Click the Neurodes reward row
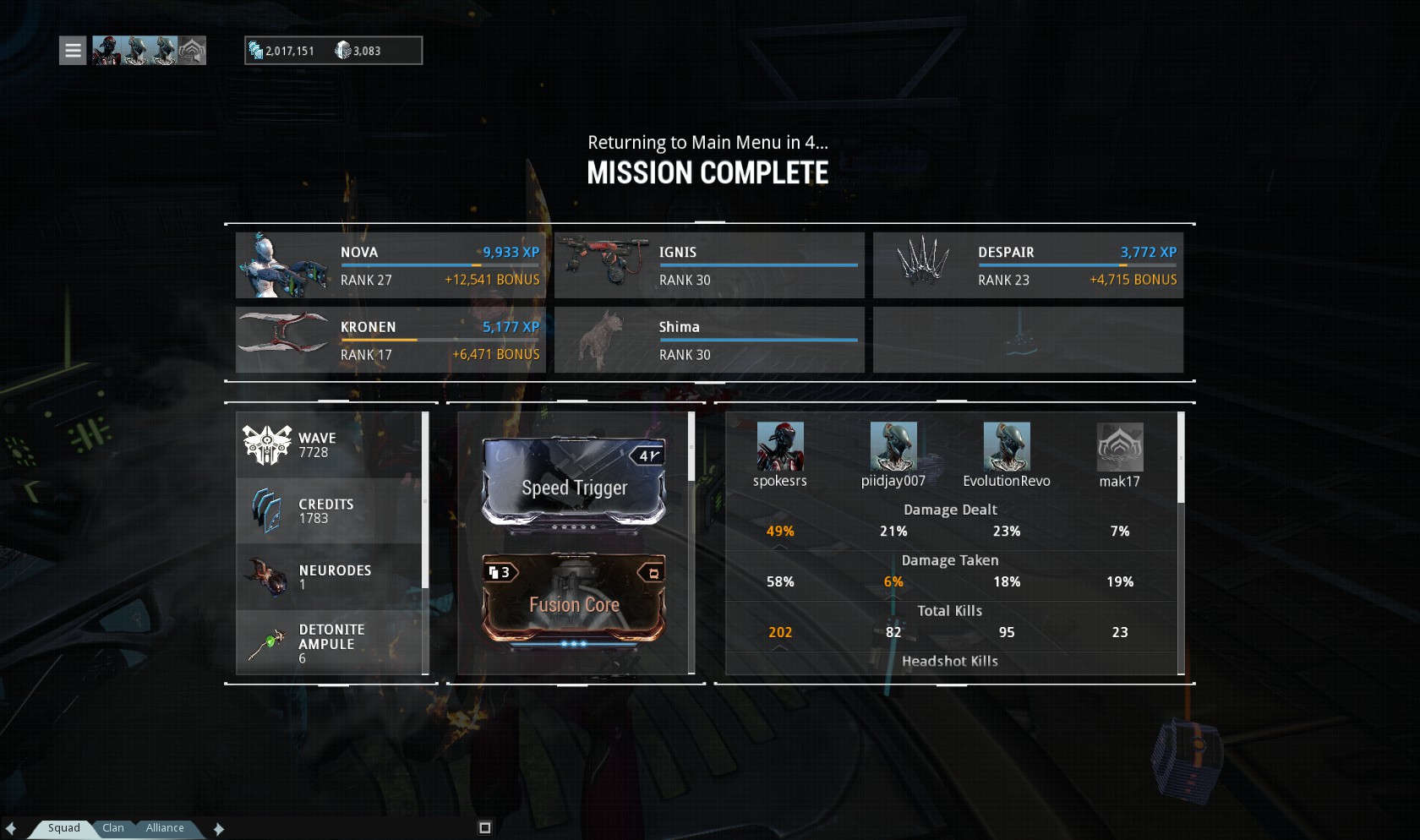The height and width of the screenshot is (840, 1420). coord(329,576)
